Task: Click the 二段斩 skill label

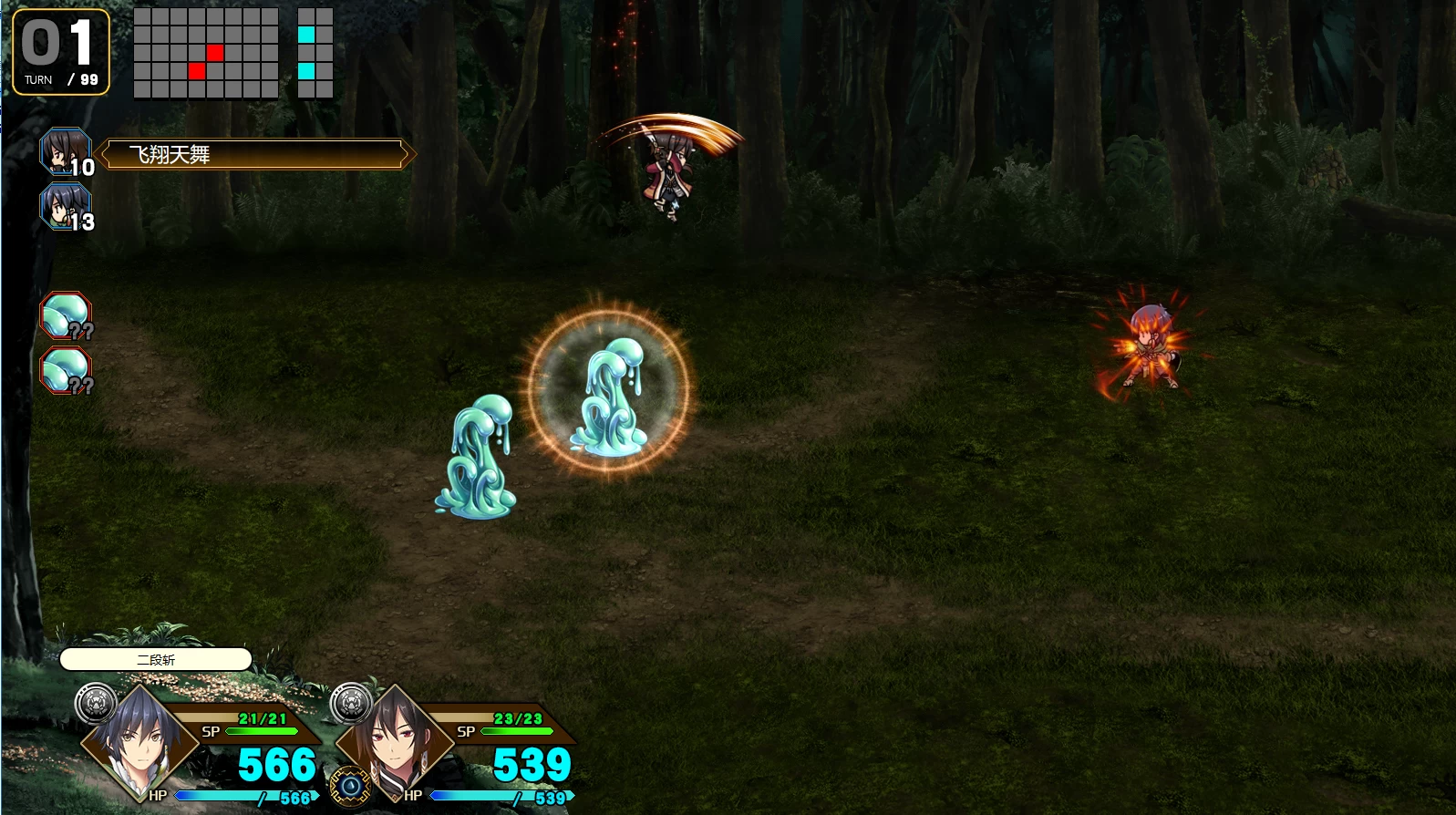Action: click(x=155, y=659)
